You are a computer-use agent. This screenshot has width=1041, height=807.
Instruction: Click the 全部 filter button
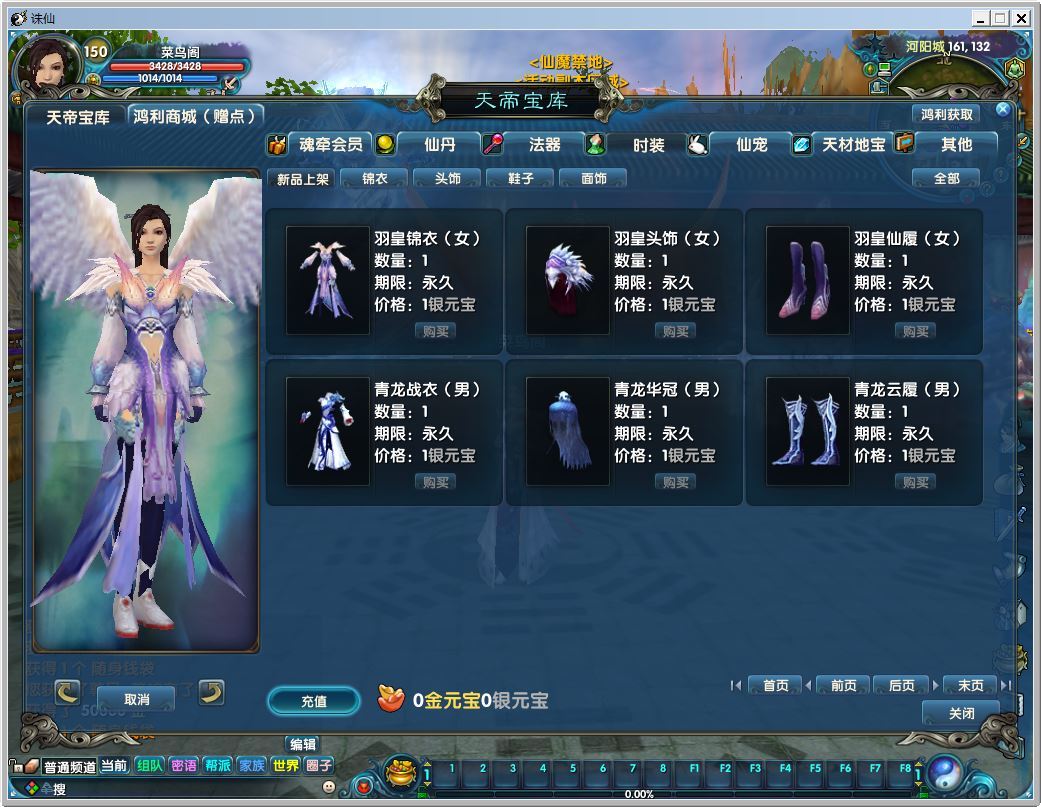[946, 178]
